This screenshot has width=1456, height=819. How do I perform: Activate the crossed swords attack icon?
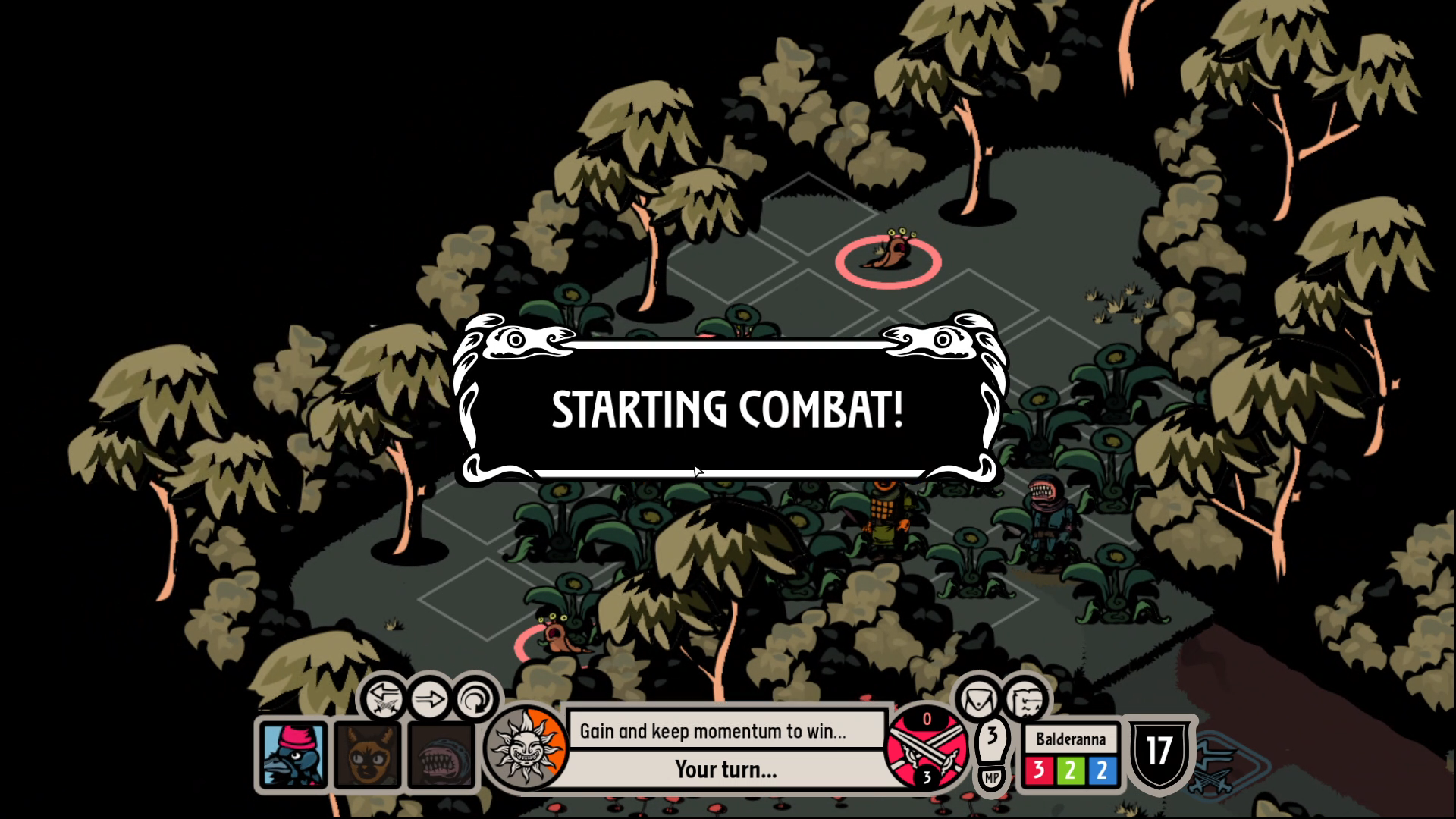pos(927,748)
